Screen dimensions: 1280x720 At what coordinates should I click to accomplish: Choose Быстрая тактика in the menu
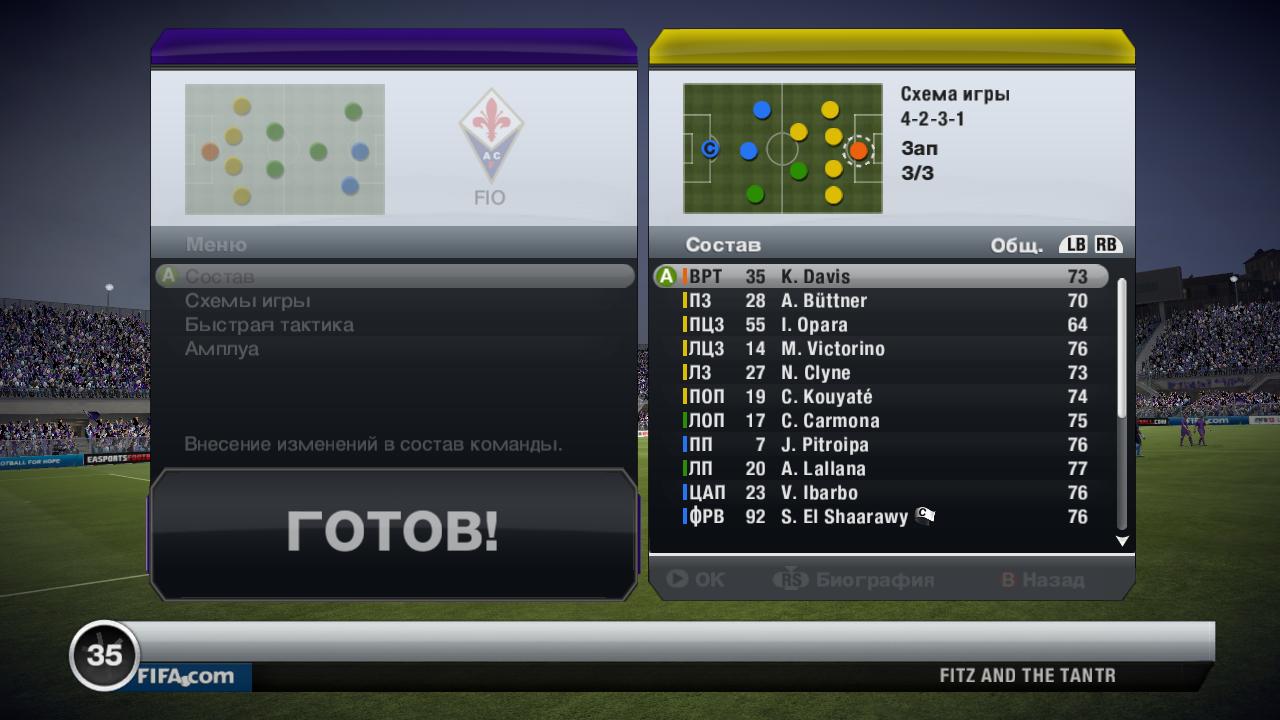click(x=268, y=324)
